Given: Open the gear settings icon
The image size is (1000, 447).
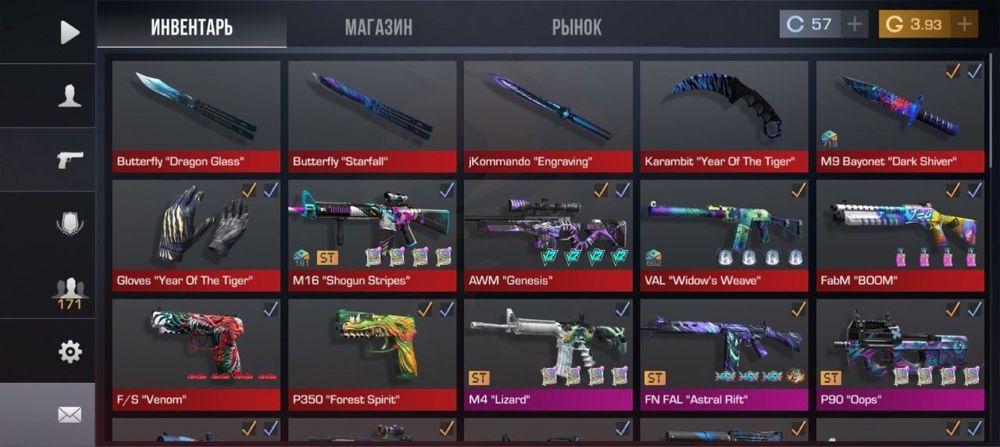Looking at the screenshot, I should click(69, 352).
